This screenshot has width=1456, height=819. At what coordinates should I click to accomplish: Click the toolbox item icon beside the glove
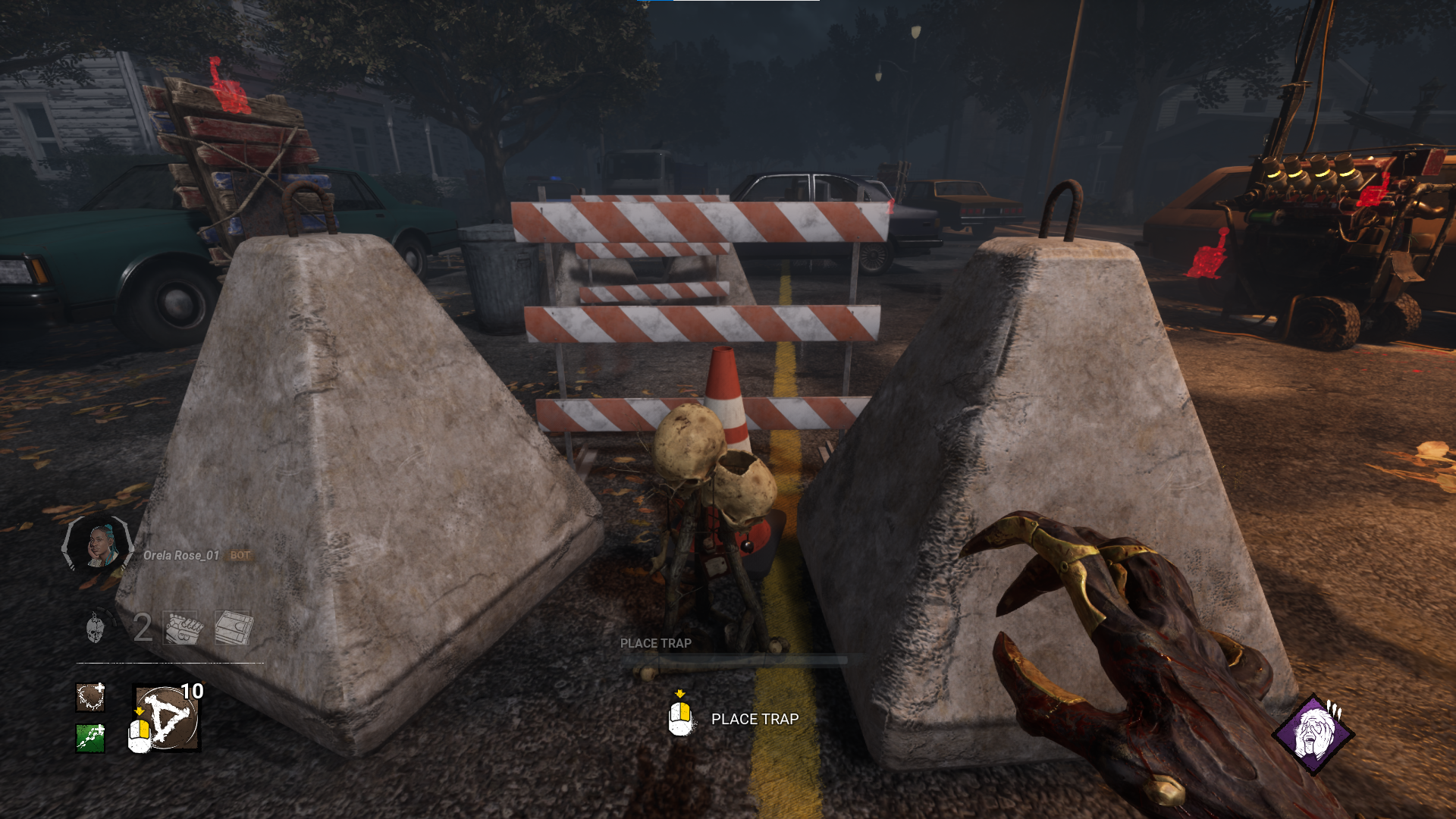(x=233, y=627)
